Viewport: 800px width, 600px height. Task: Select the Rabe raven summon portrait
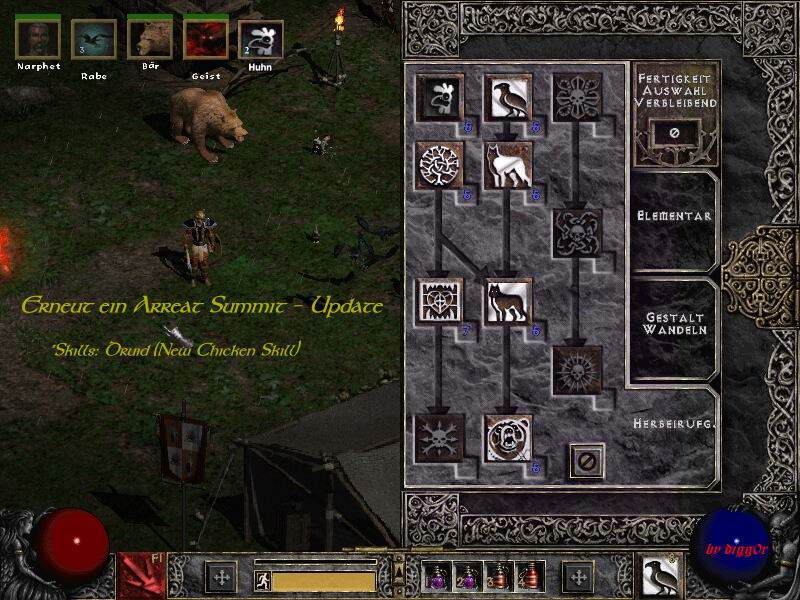tap(94, 39)
